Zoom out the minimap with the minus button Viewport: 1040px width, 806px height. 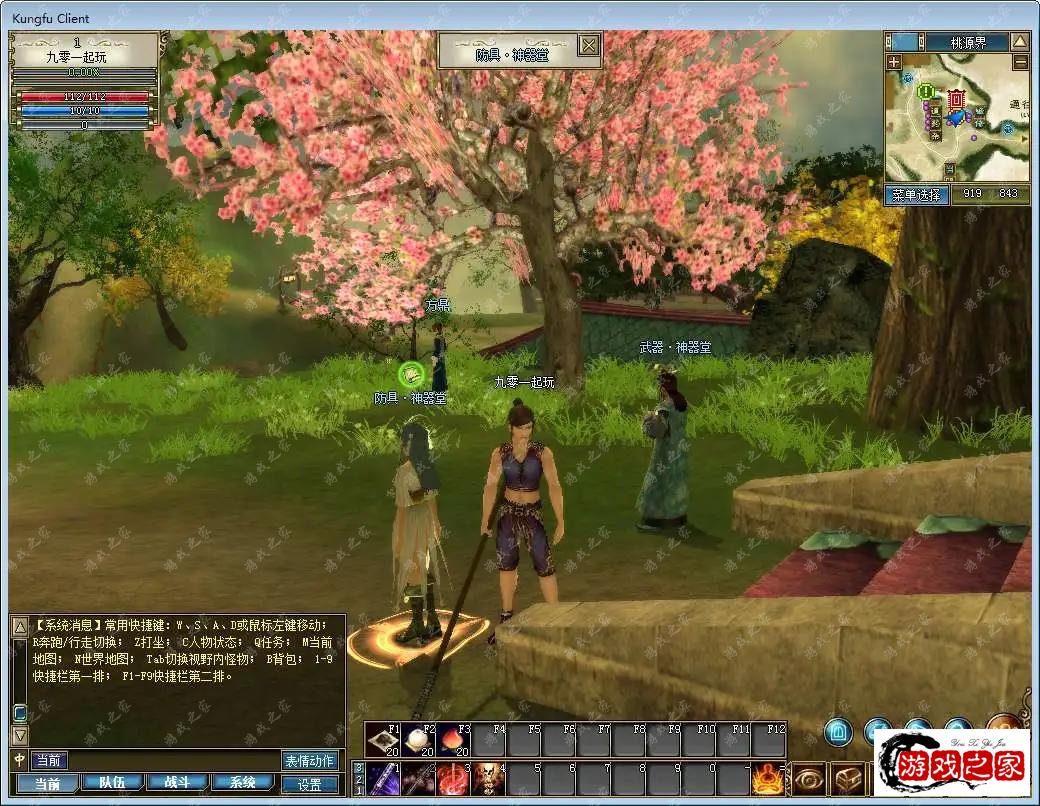tap(1020, 62)
